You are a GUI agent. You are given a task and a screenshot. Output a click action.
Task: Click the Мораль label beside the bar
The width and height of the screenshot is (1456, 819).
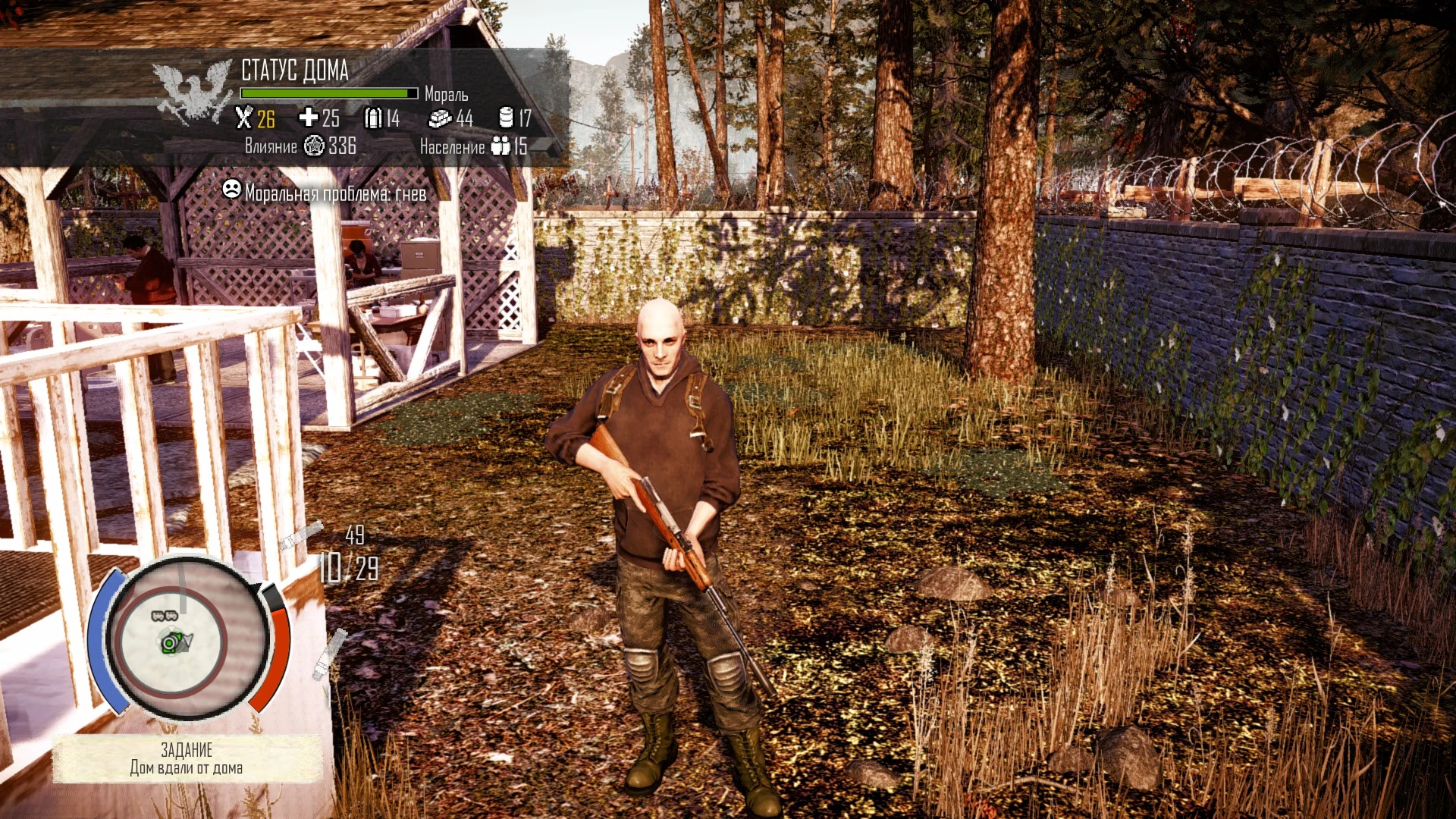(447, 96)
